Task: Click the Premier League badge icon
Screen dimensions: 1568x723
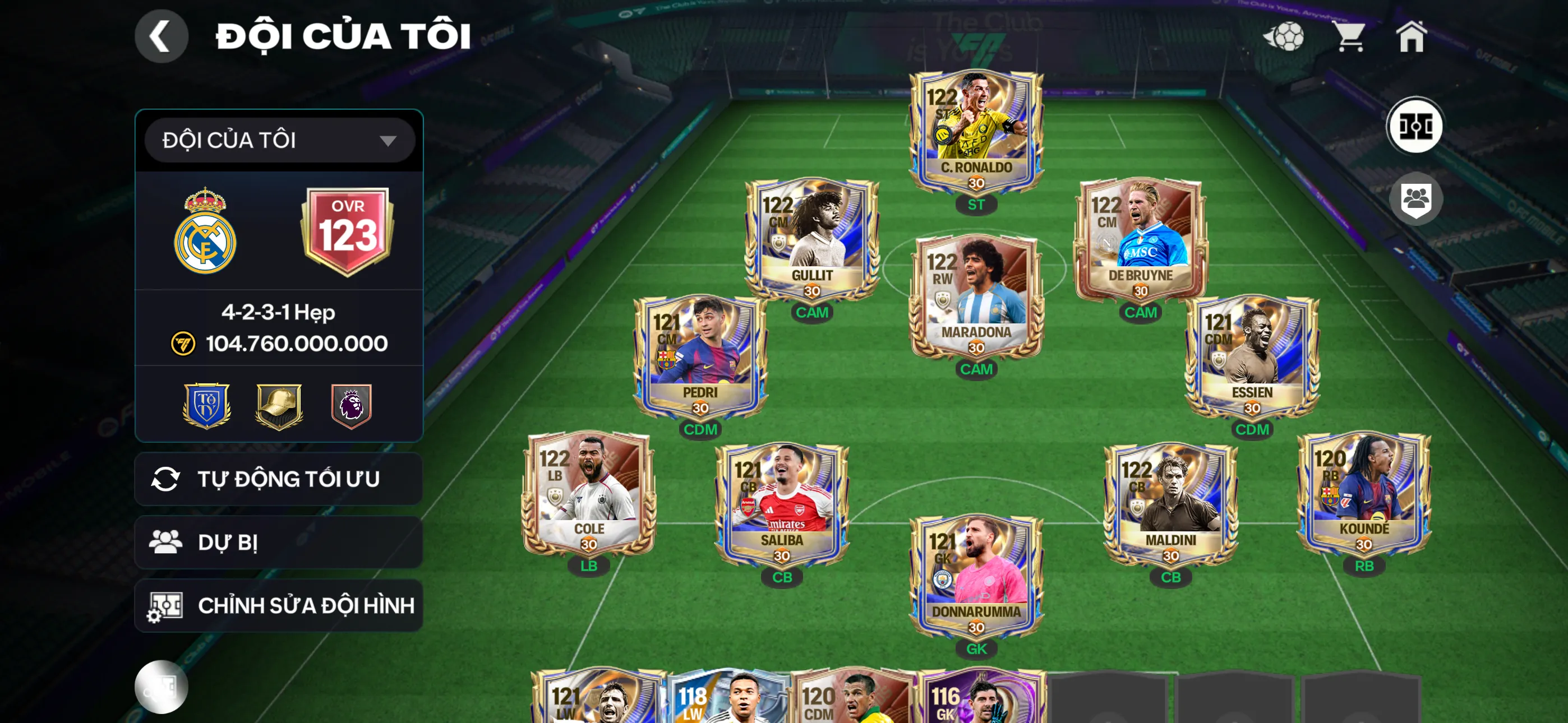Action: pos(351,406)
